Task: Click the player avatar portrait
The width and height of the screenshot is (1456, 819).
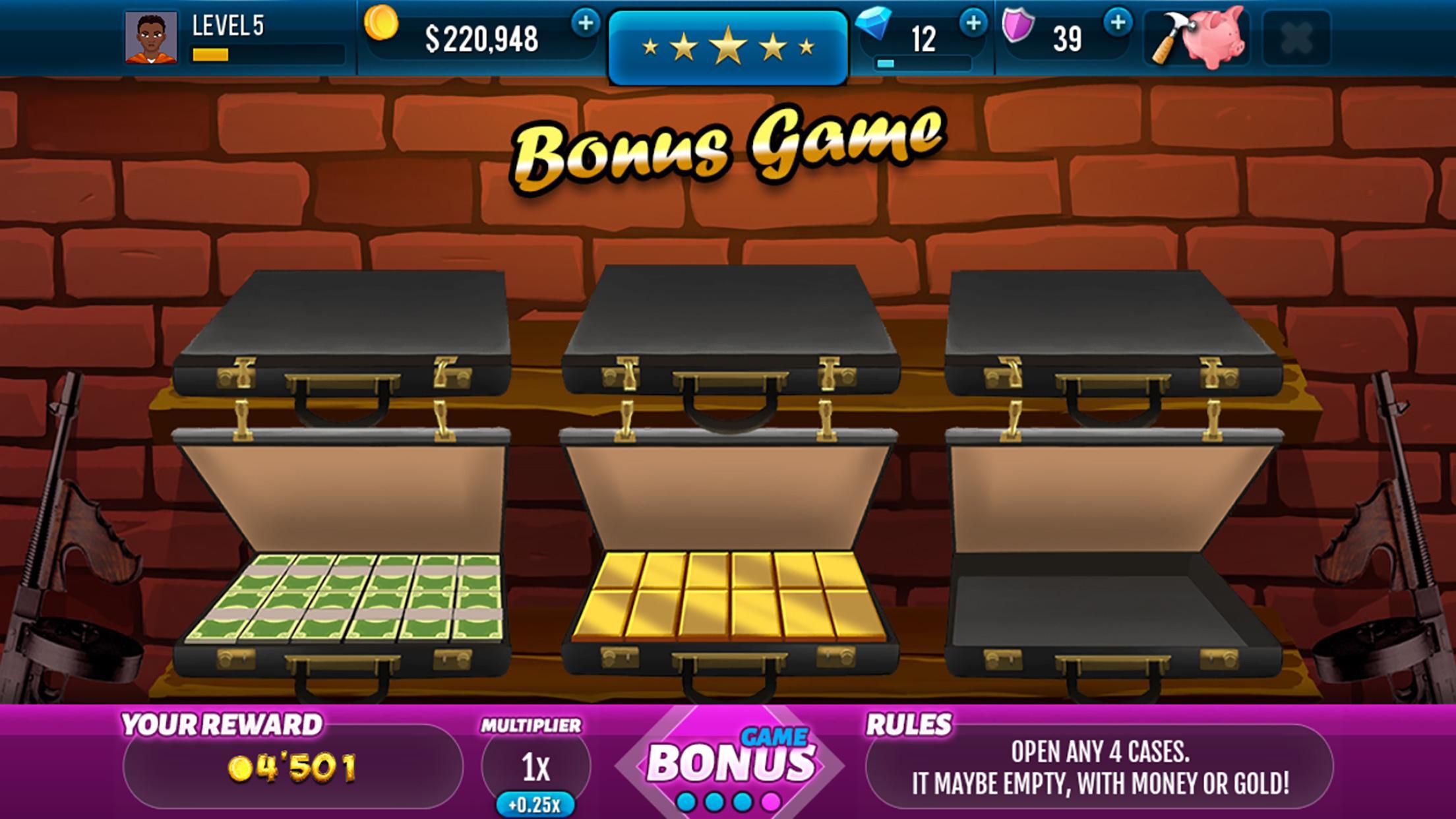Action: [153, 38]
